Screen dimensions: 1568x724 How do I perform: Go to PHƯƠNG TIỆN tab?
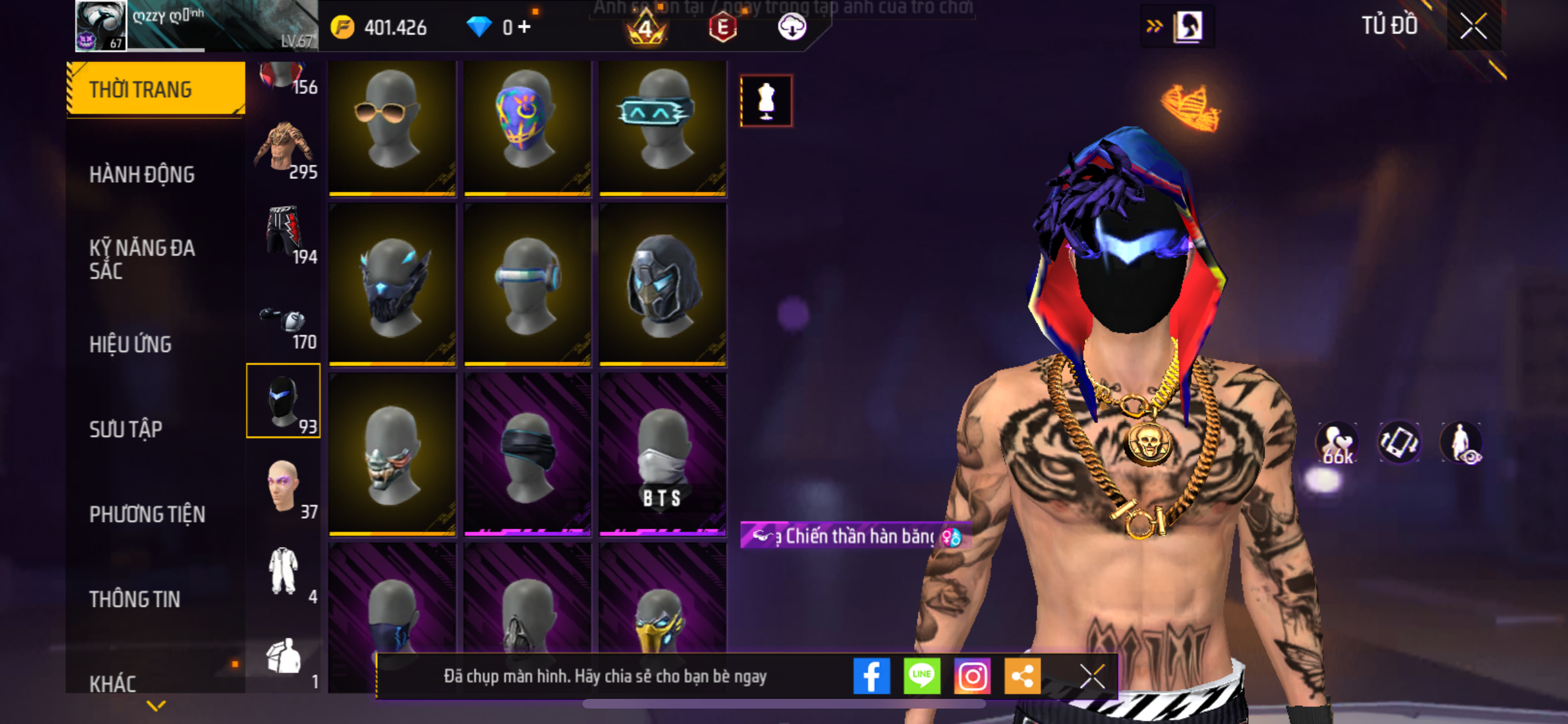[x=147, y=514]
